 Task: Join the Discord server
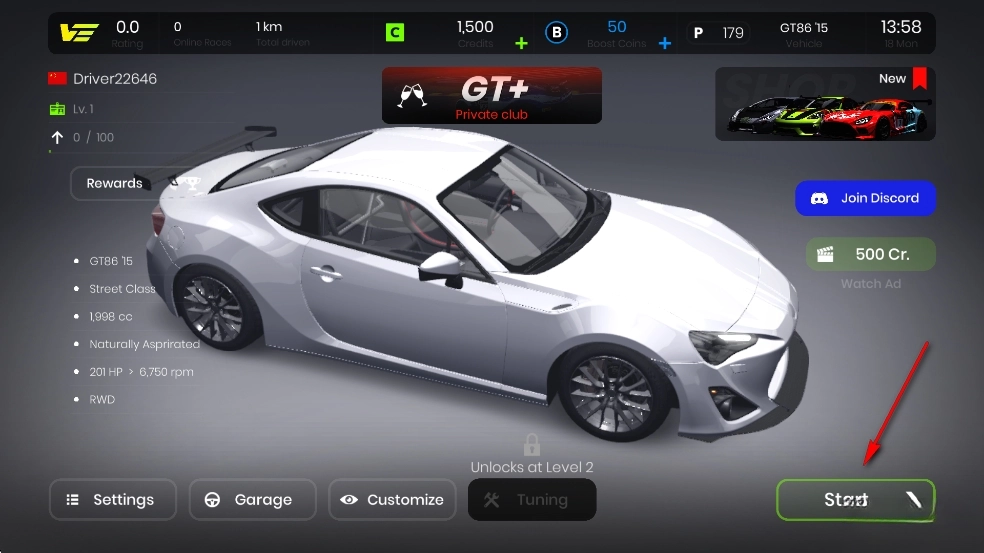click(x=865, y=198)
